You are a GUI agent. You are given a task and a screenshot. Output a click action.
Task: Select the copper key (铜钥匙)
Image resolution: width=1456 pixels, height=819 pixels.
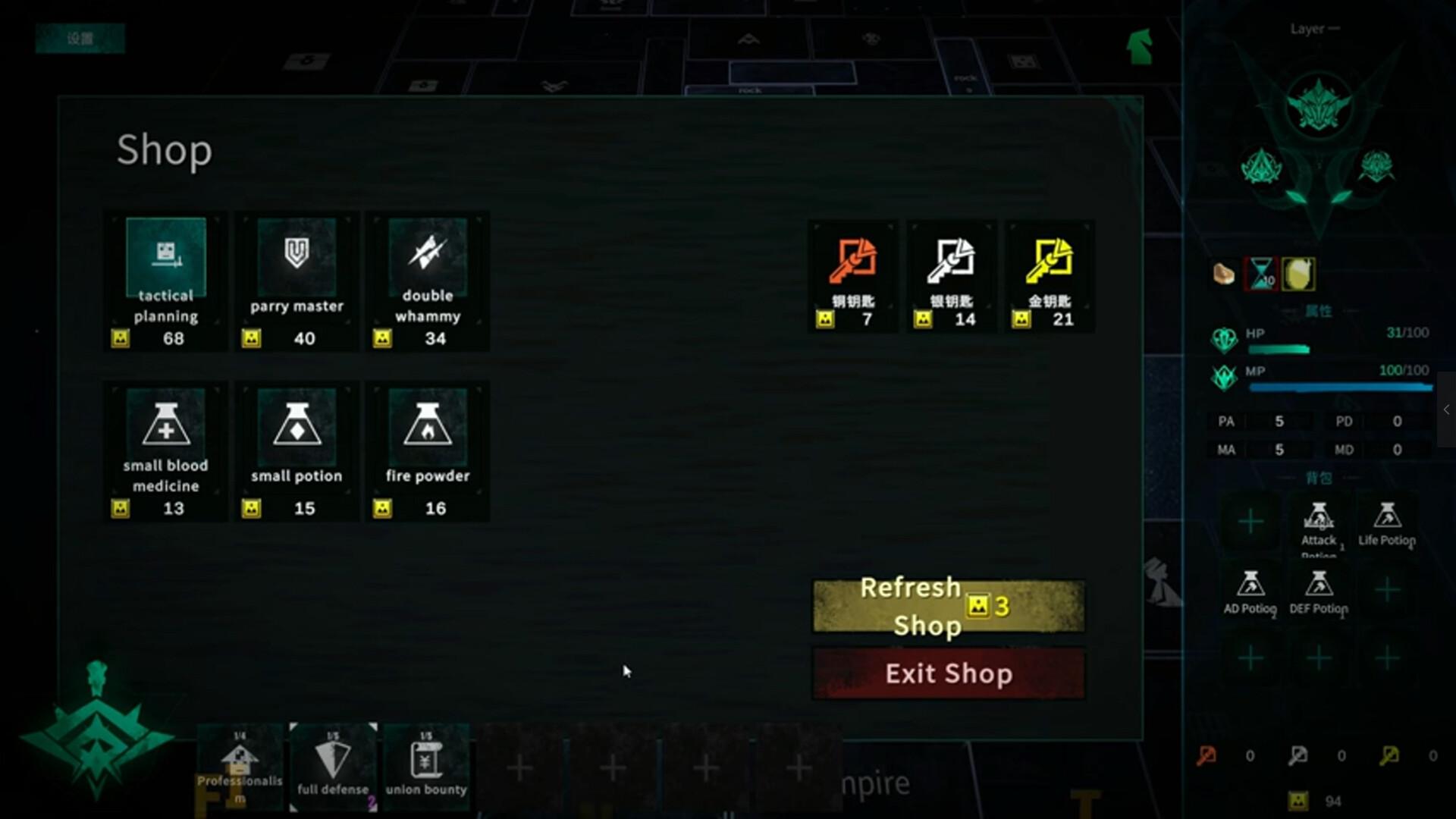point(852,275)
